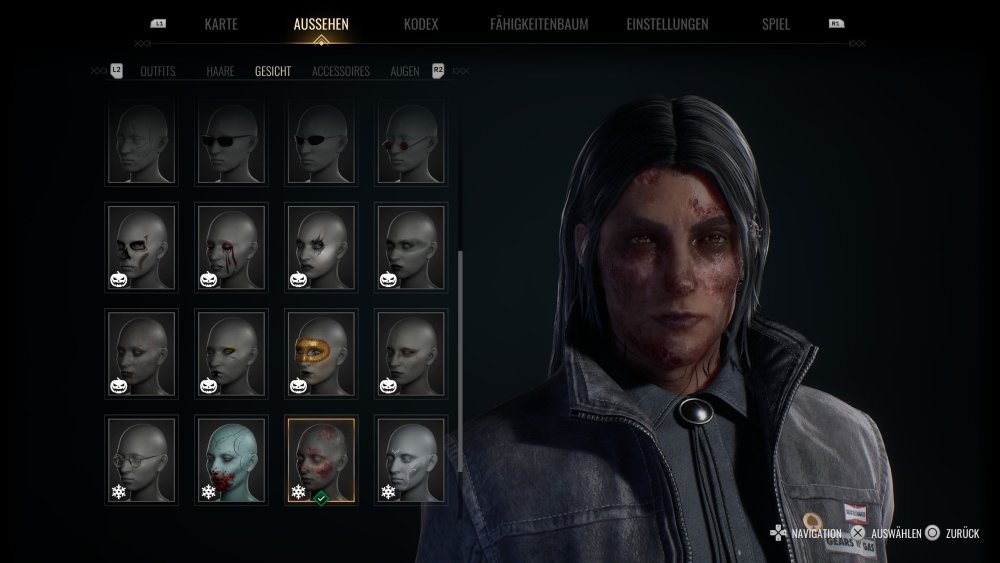
Task: Open the Fähigkeitenbaum tab
Action: click(539, 24)
